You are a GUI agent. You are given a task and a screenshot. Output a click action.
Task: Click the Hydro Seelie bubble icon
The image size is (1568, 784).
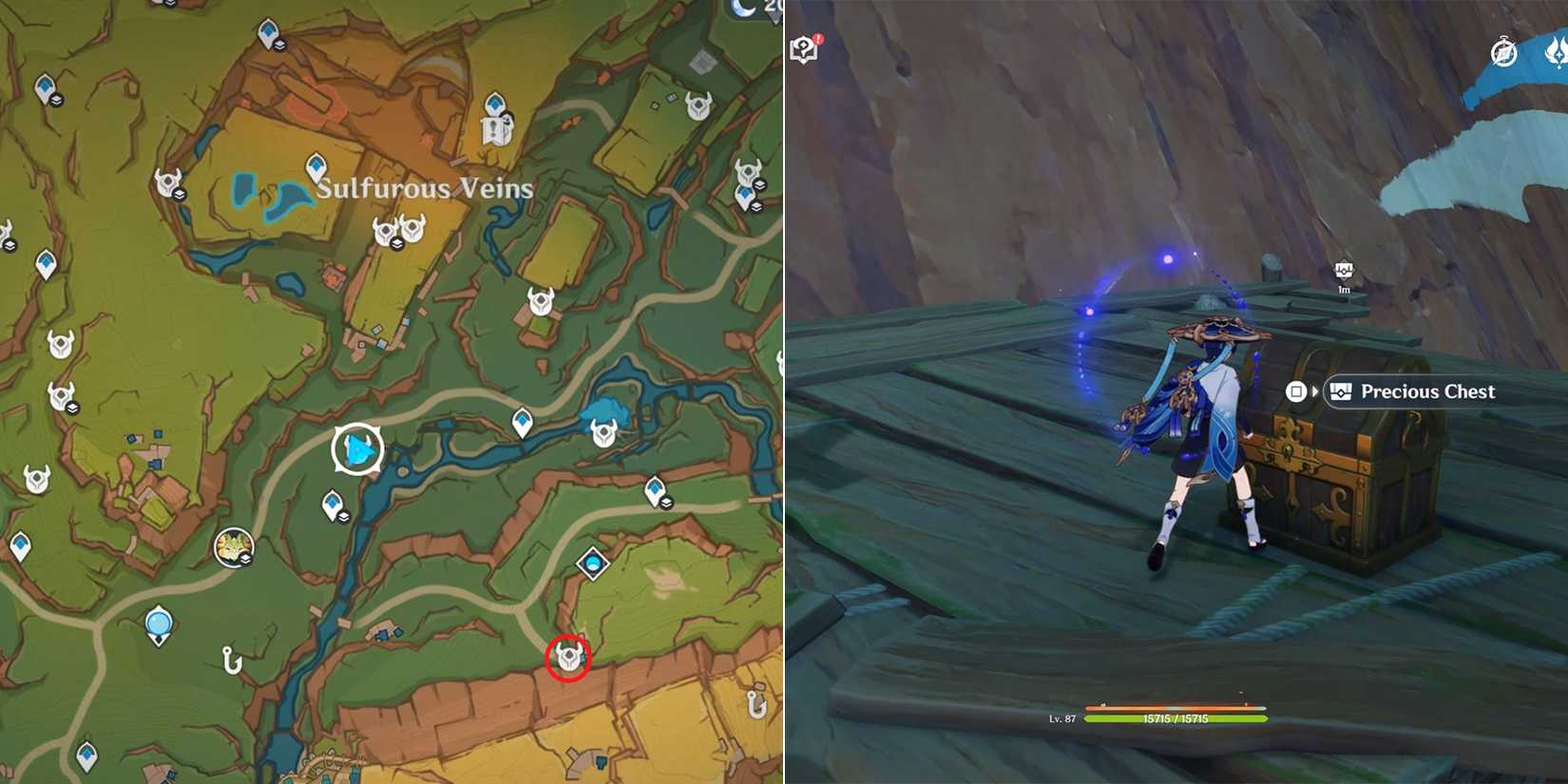click(157, 622)
